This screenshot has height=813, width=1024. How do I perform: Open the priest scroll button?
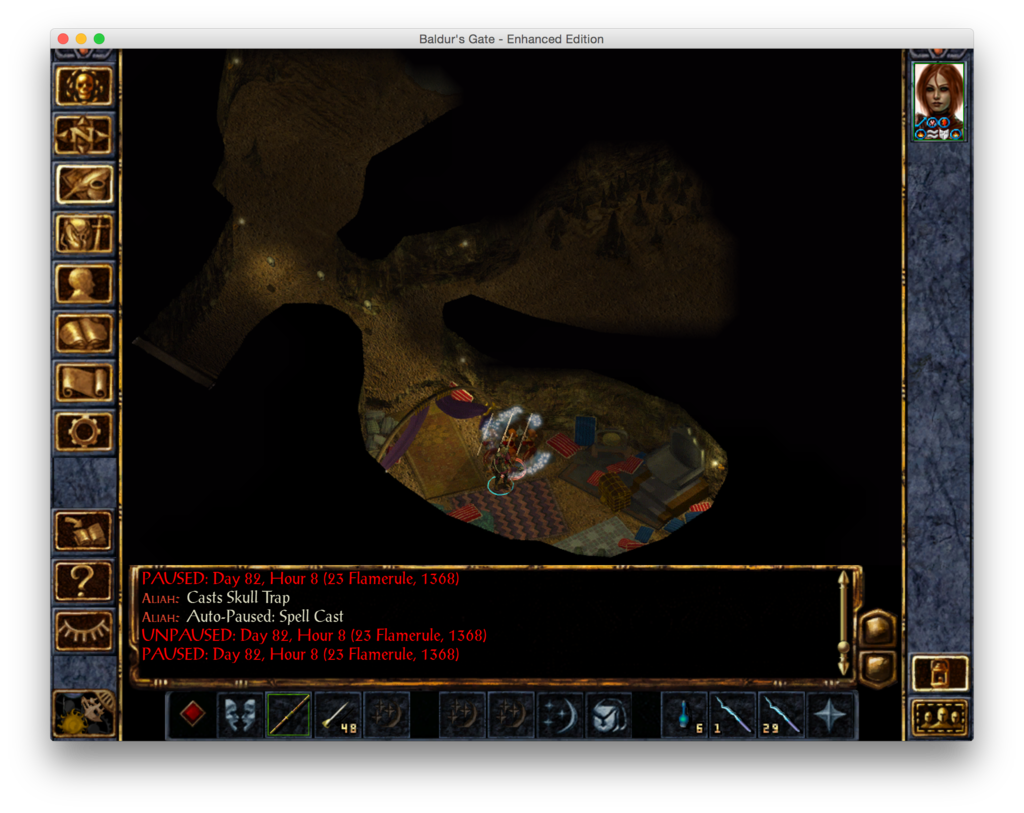[84, 383]
